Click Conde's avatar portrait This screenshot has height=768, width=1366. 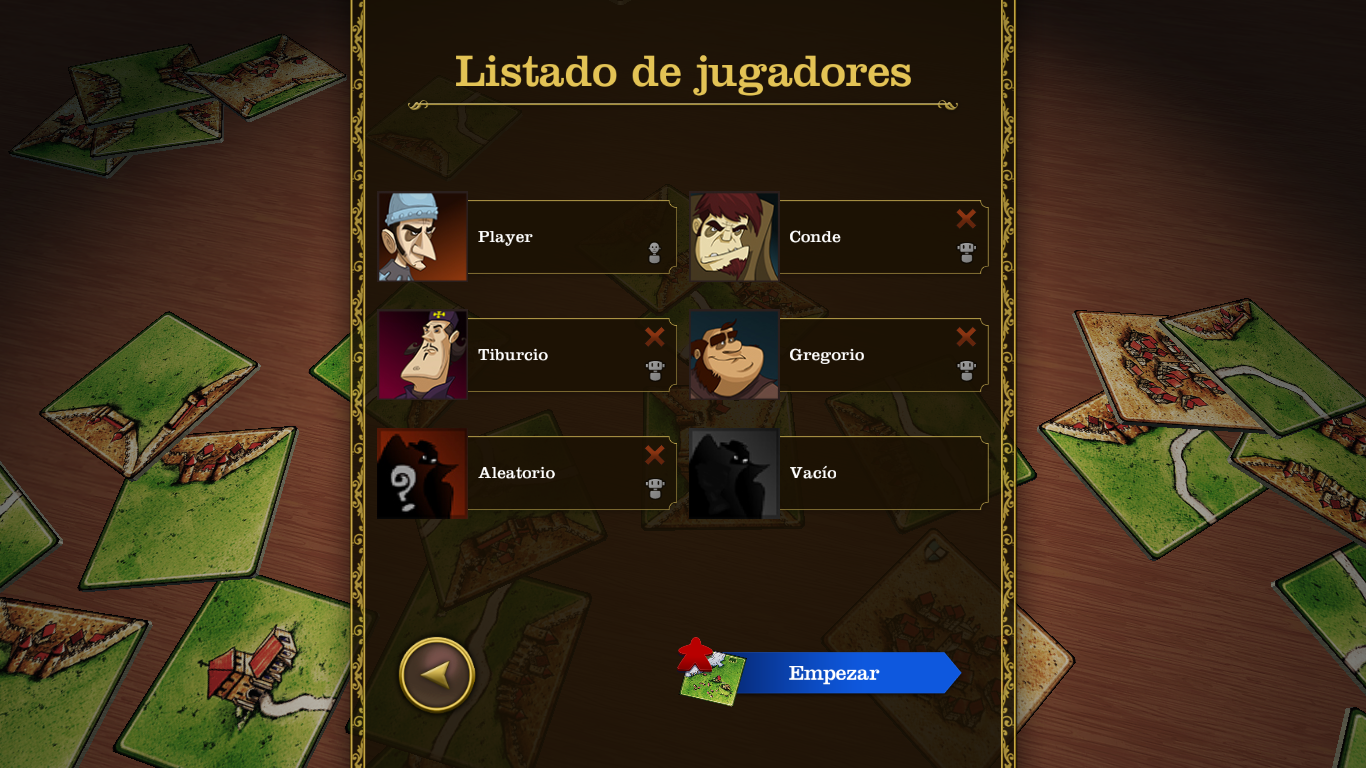click(735, 236)
